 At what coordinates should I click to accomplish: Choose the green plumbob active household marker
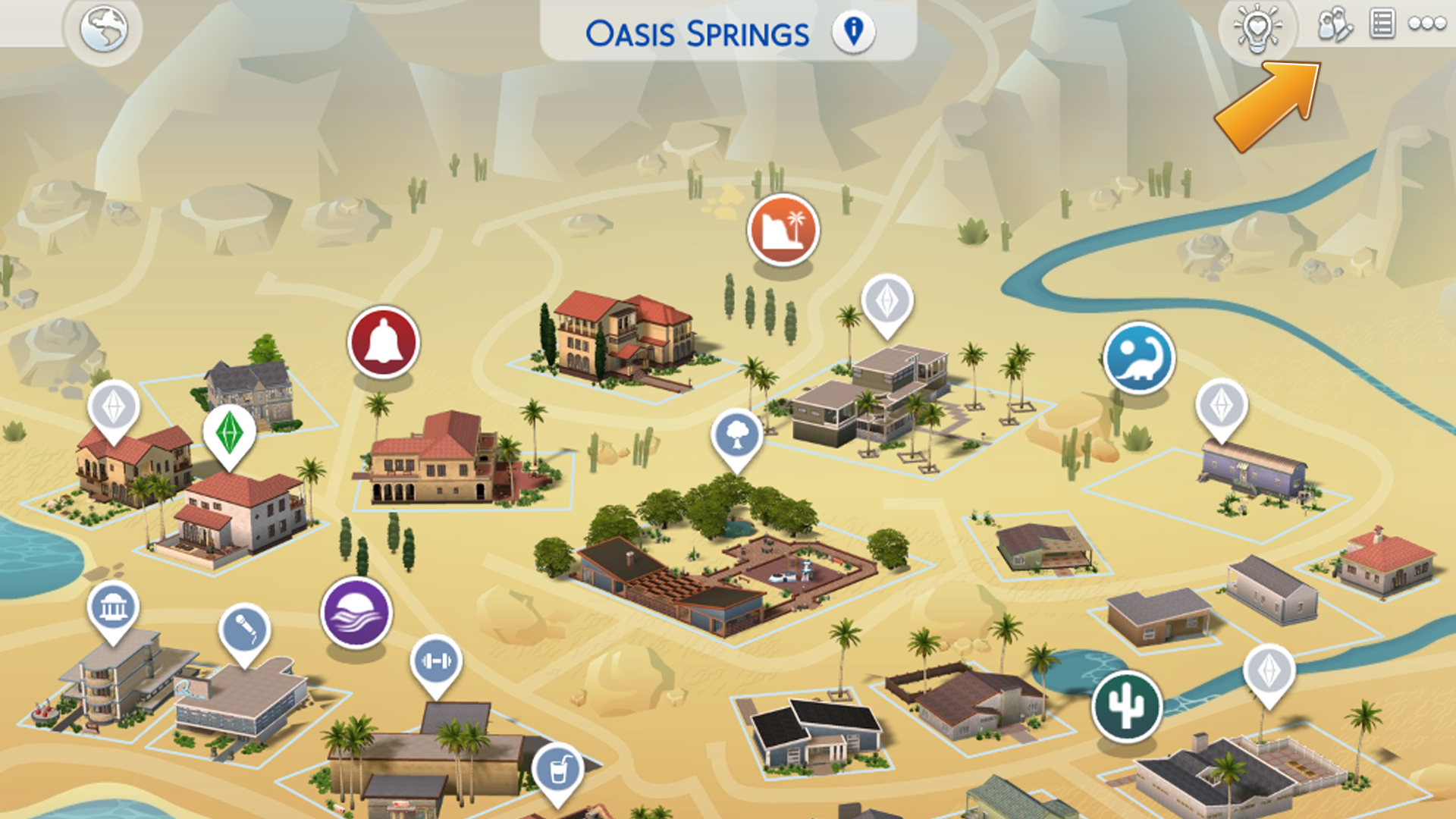point(229,433)
